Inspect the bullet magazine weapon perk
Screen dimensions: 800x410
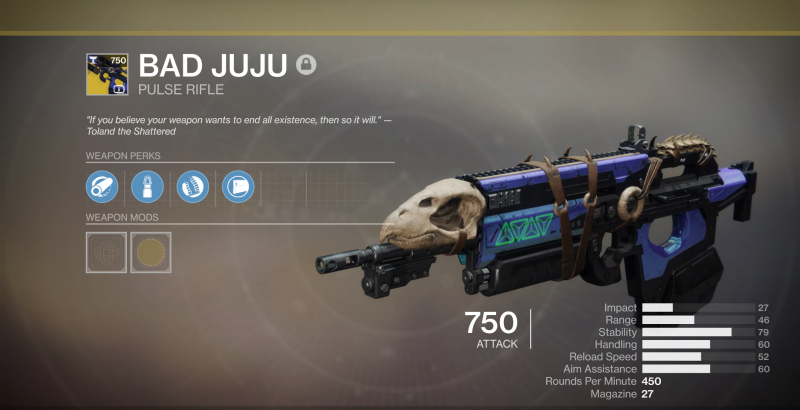click(147, 186)
